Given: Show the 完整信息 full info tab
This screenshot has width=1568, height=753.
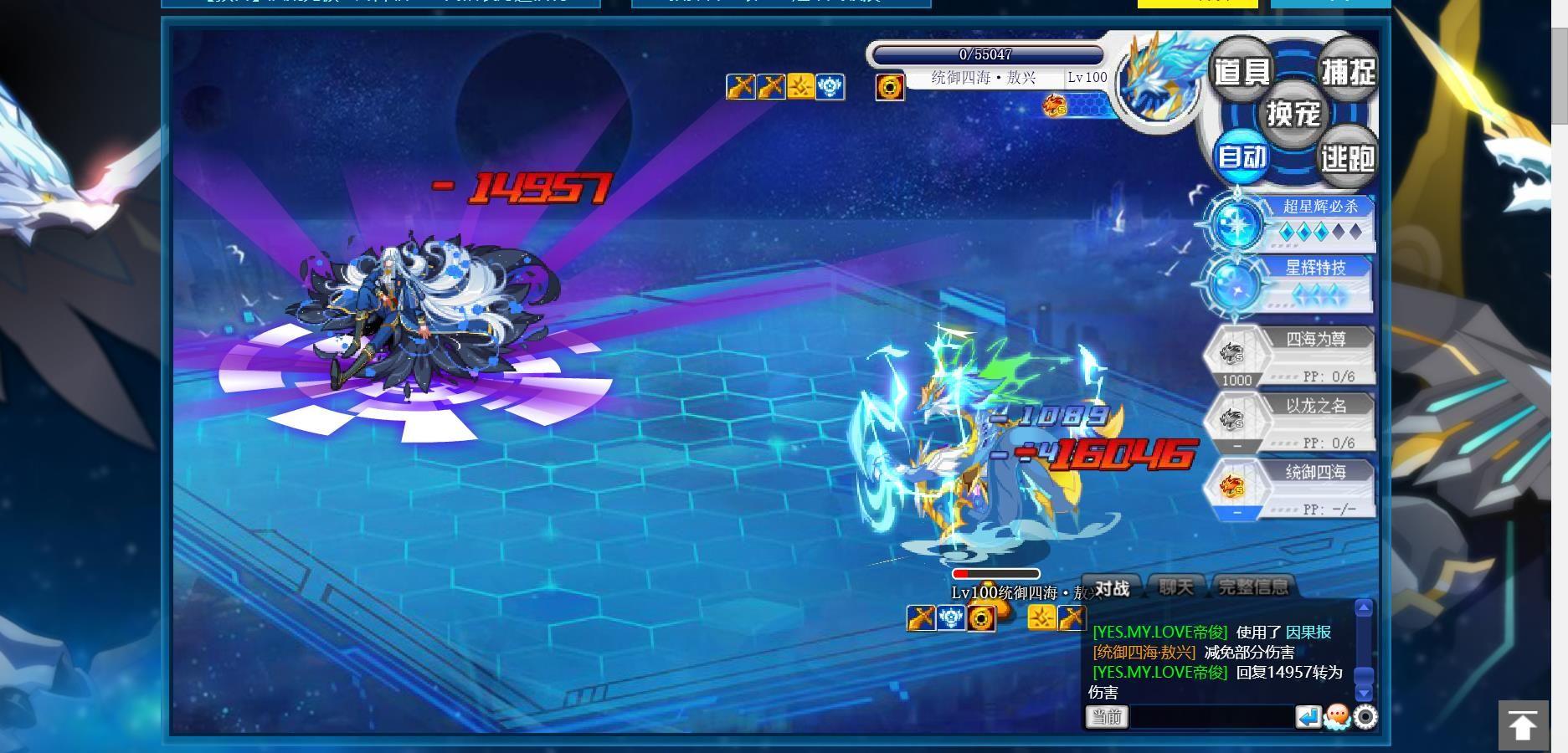Looking at the screenshot, I should coord(1253,587).
